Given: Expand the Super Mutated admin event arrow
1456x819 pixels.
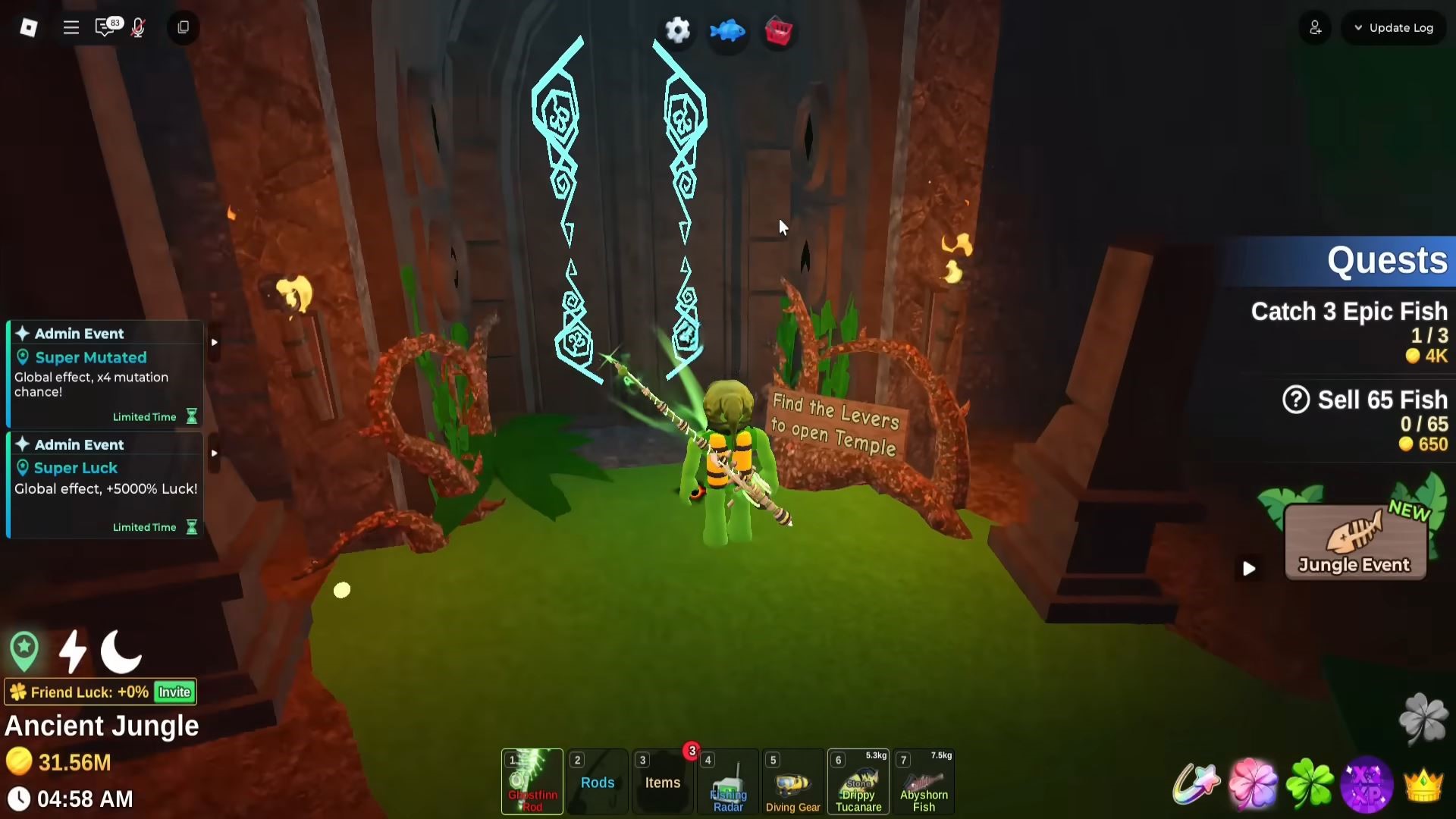Looking at the screenshot, I should point(215,342).
